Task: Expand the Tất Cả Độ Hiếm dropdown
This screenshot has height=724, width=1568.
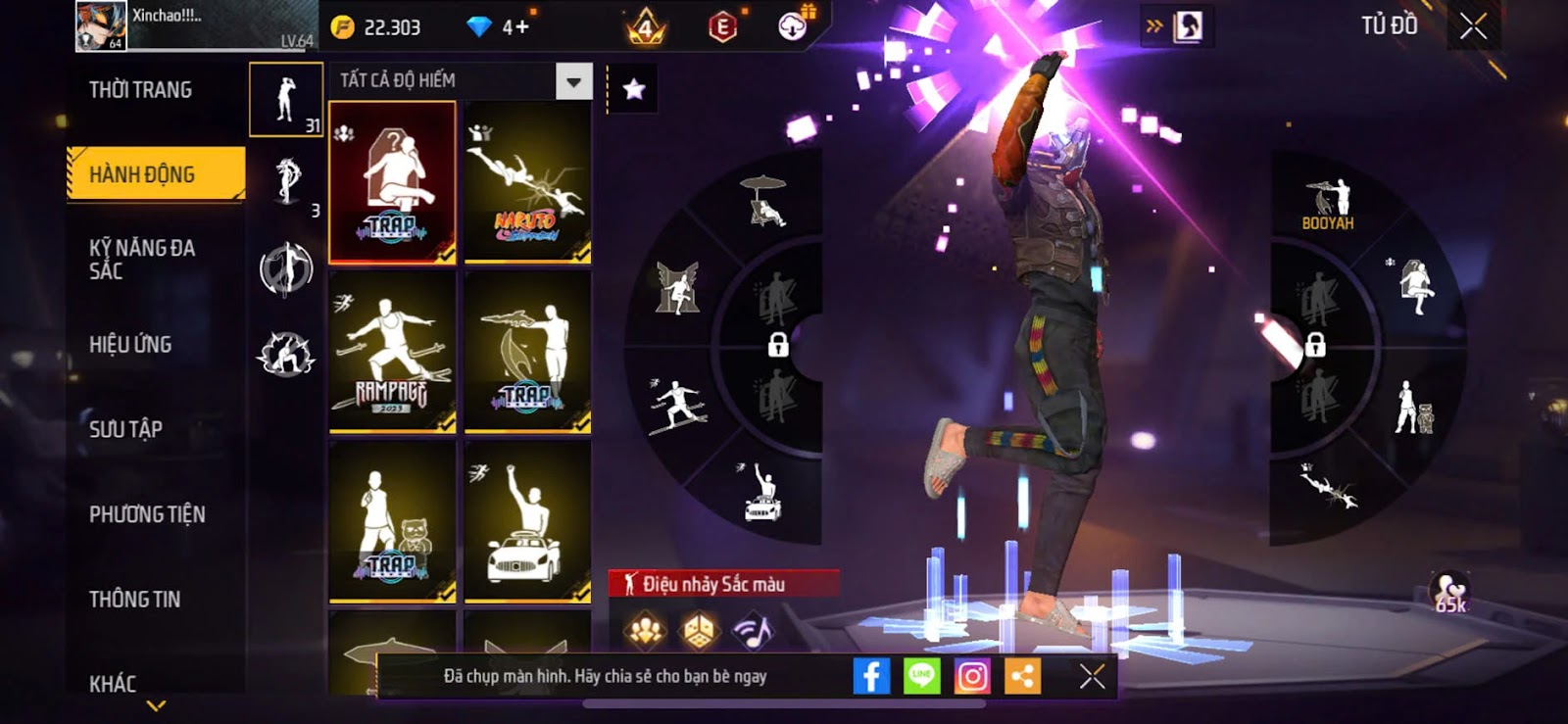Action: pyautogui.click(x=574, y=81)
